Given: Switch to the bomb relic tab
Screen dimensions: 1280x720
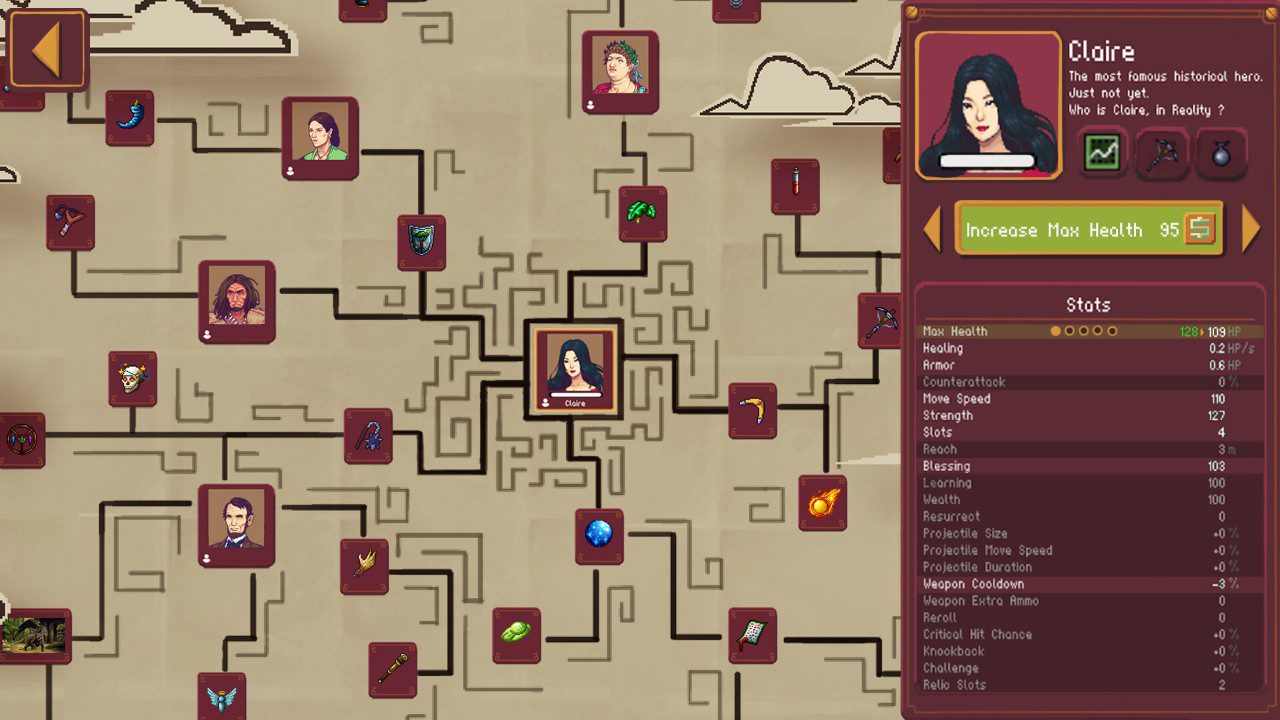Looking at the screenshot, I should pos(1221,153).
